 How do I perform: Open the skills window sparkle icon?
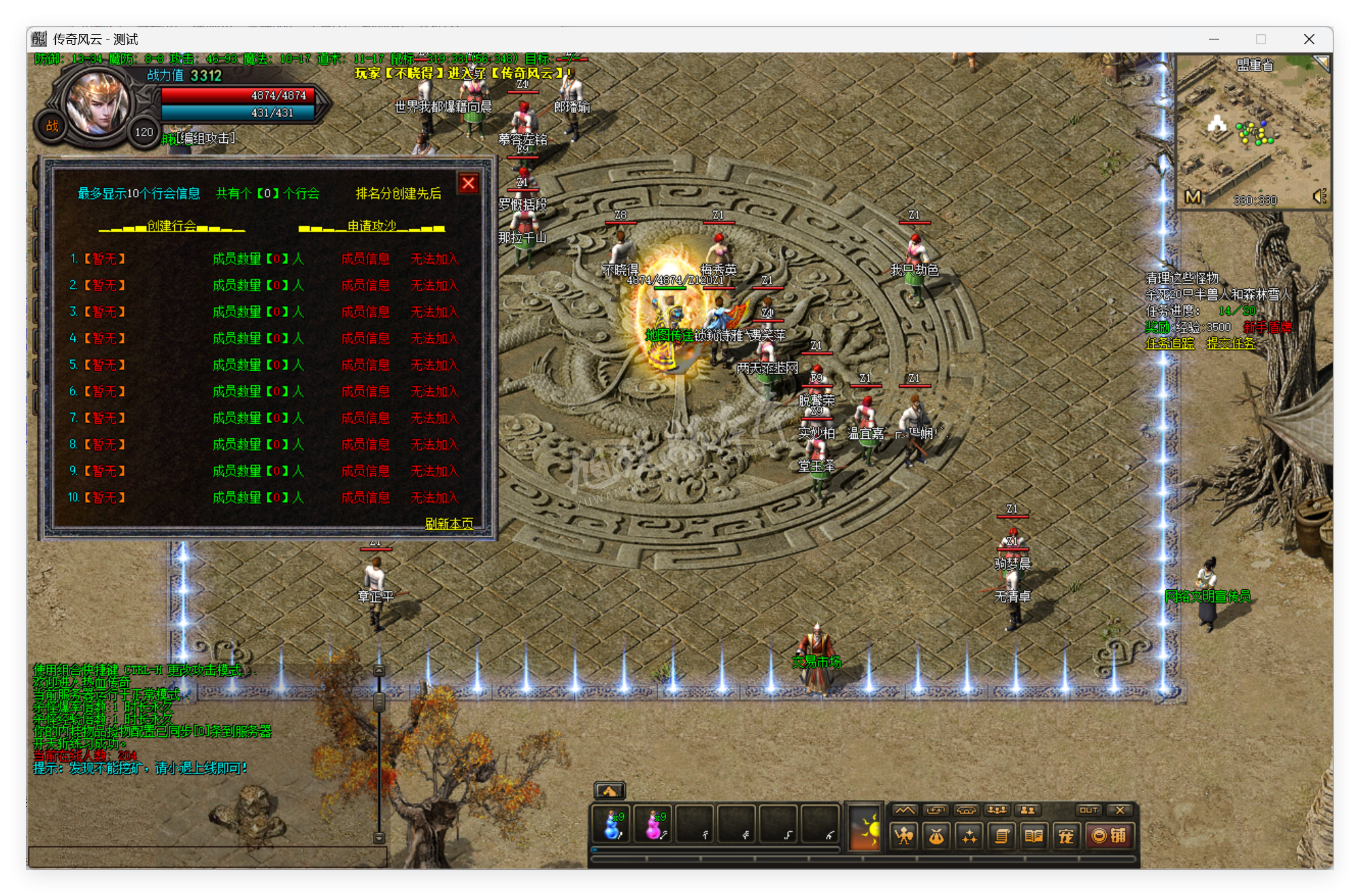coord(967,837)
